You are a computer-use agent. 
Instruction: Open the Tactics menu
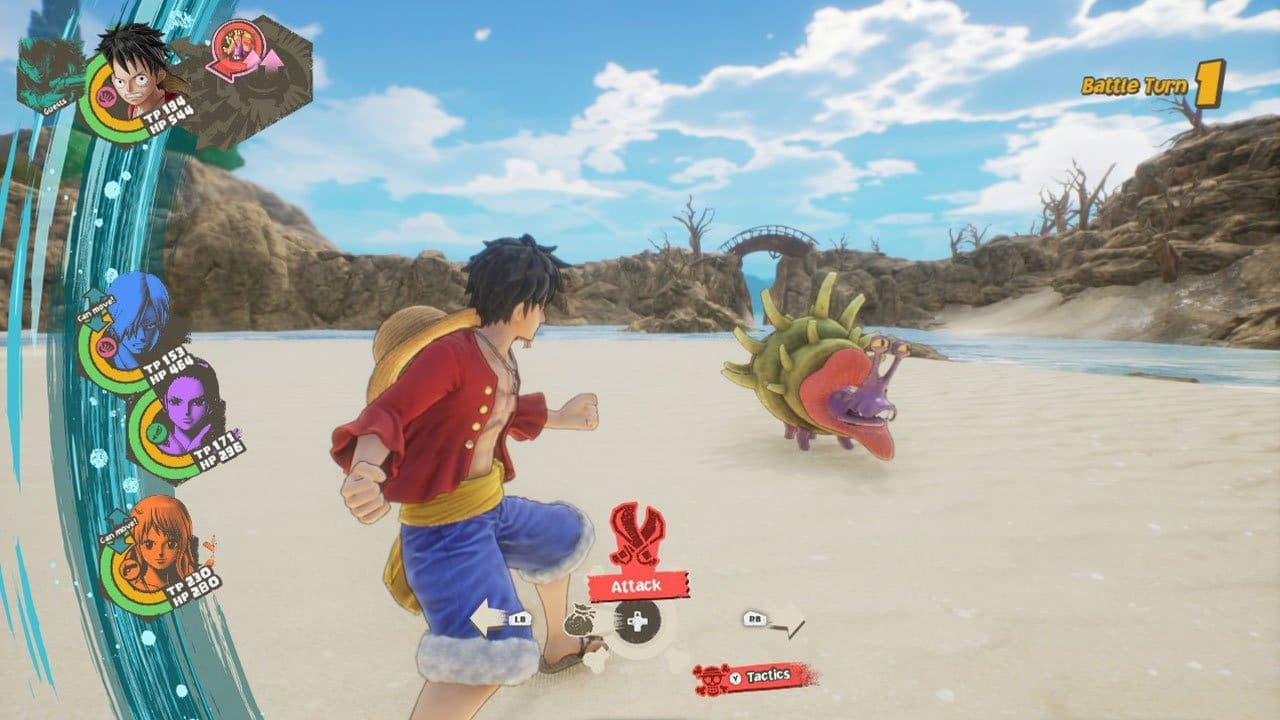[x=767, y=674]
